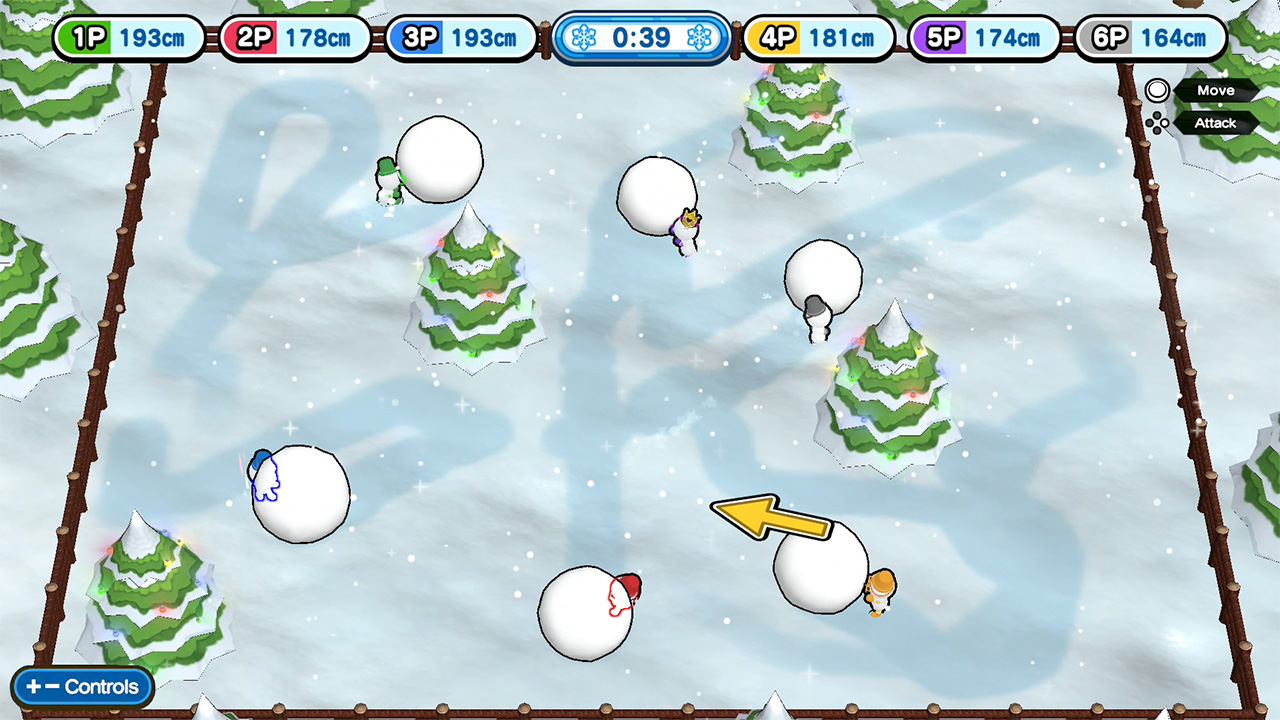Click the yellow directional arrow on the snow

tap(770, 516)
